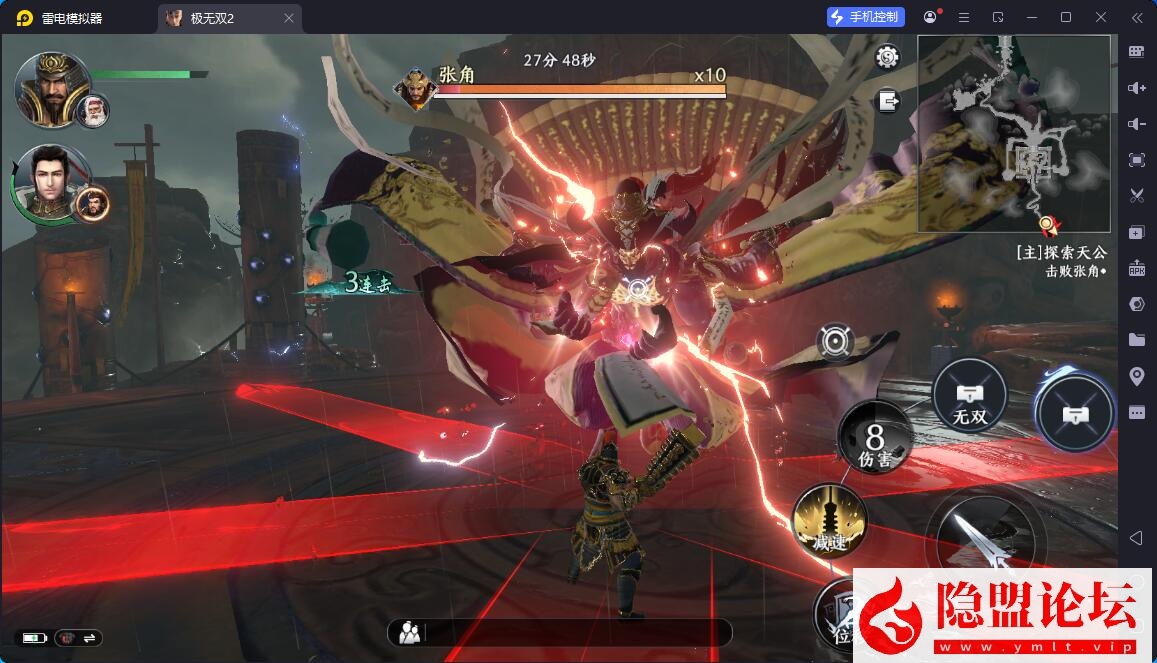
Task: Select the active bearded general portrait
Action: pos(52,87)
